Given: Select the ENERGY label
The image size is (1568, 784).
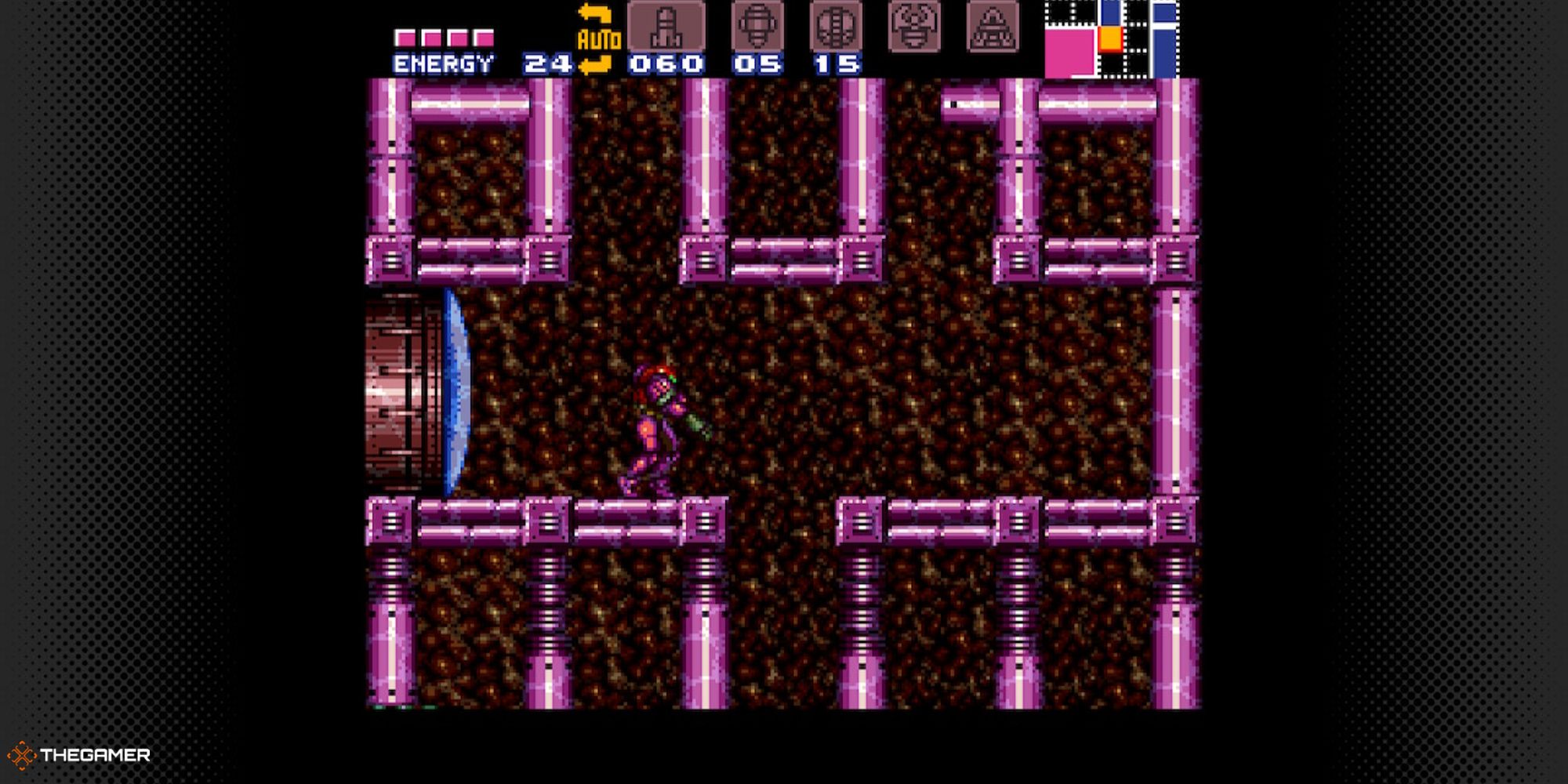Looking at the screenshot, I should pyautogui.click(x=443, y=61).
